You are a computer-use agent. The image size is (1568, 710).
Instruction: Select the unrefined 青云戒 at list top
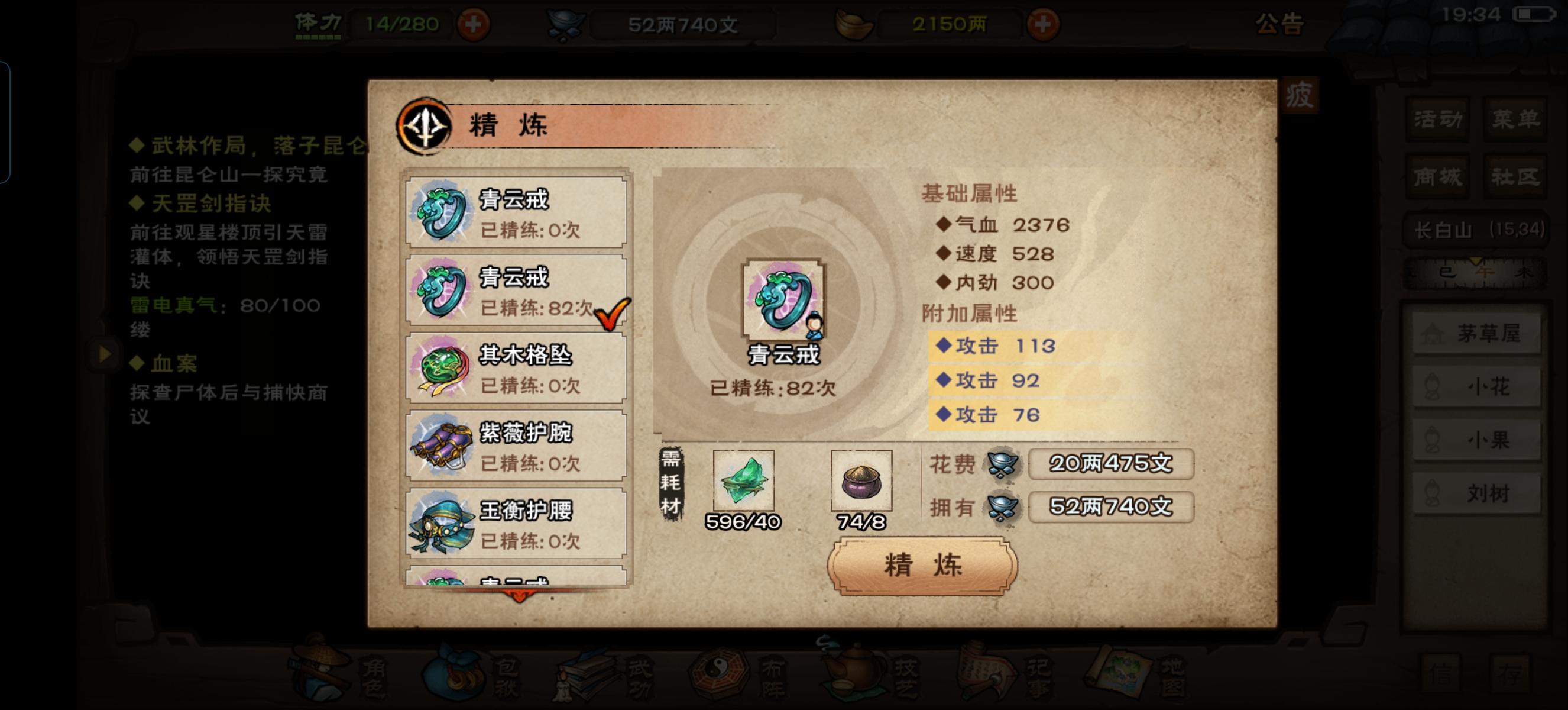click(x=514, y=212)
